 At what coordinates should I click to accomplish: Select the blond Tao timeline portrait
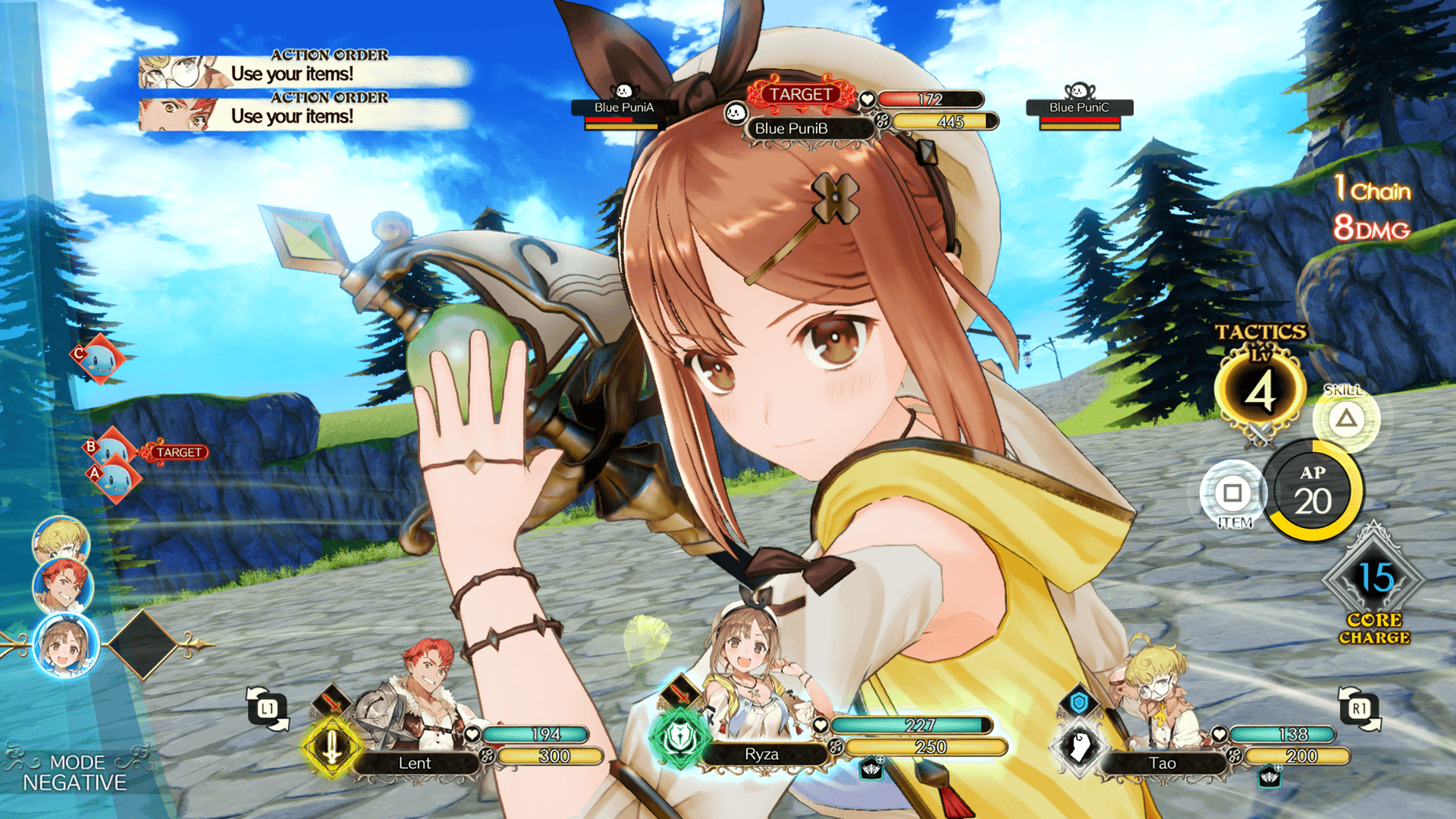pos(61,540)
